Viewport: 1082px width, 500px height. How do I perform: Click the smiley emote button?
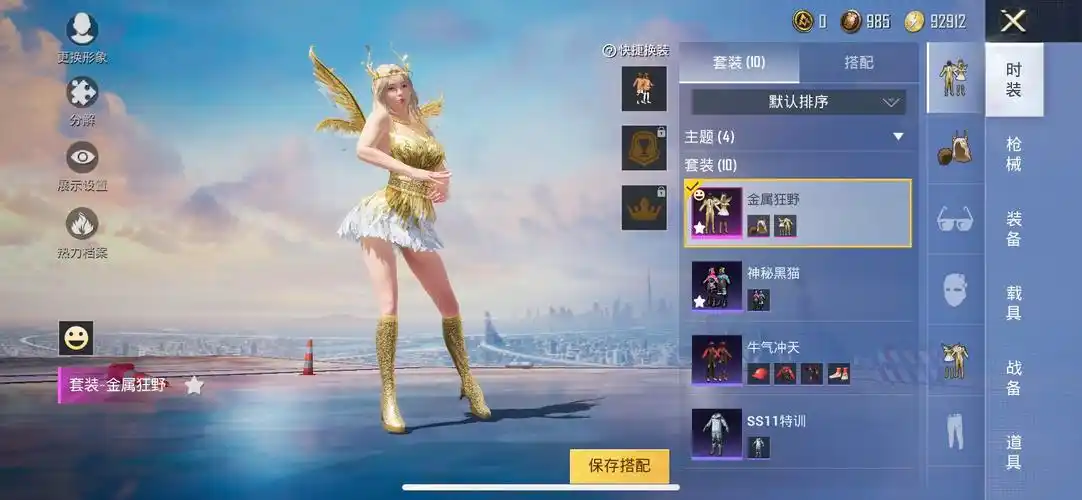coord(76,338)
